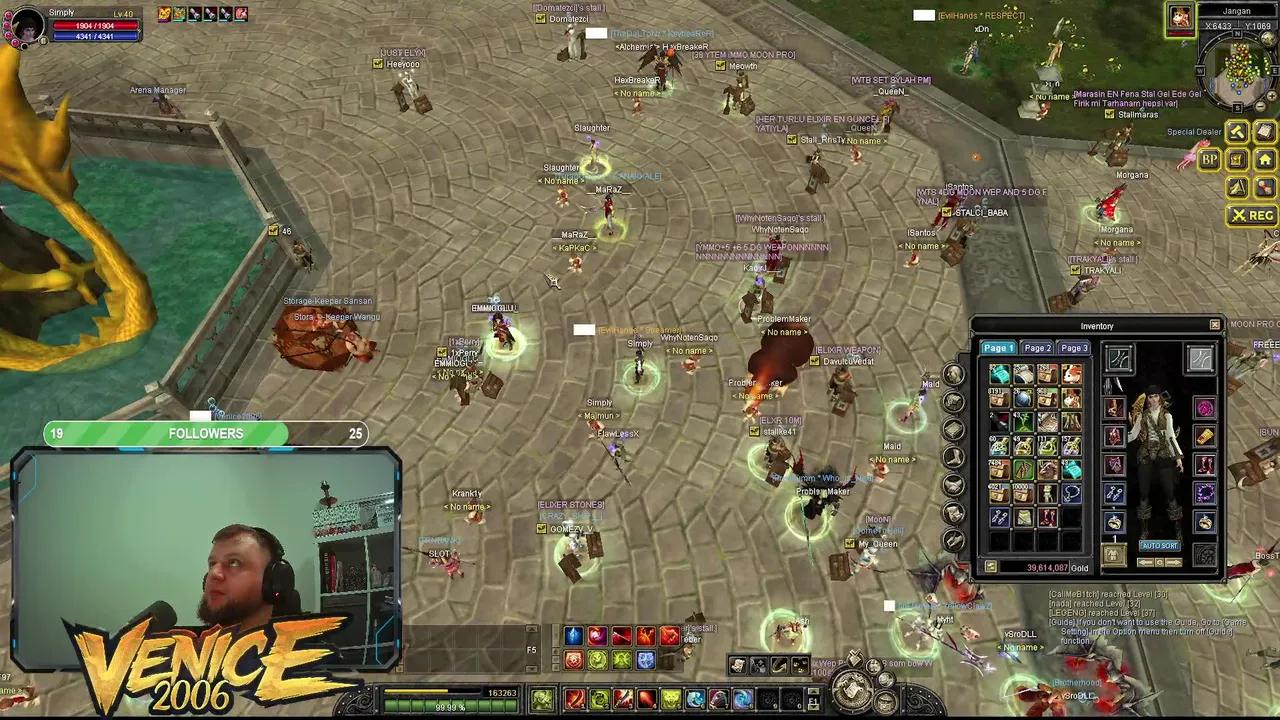This screenshot has width=1280, height=720.
Task: Click the BP button under the minimap
Action: point(1208,158)
